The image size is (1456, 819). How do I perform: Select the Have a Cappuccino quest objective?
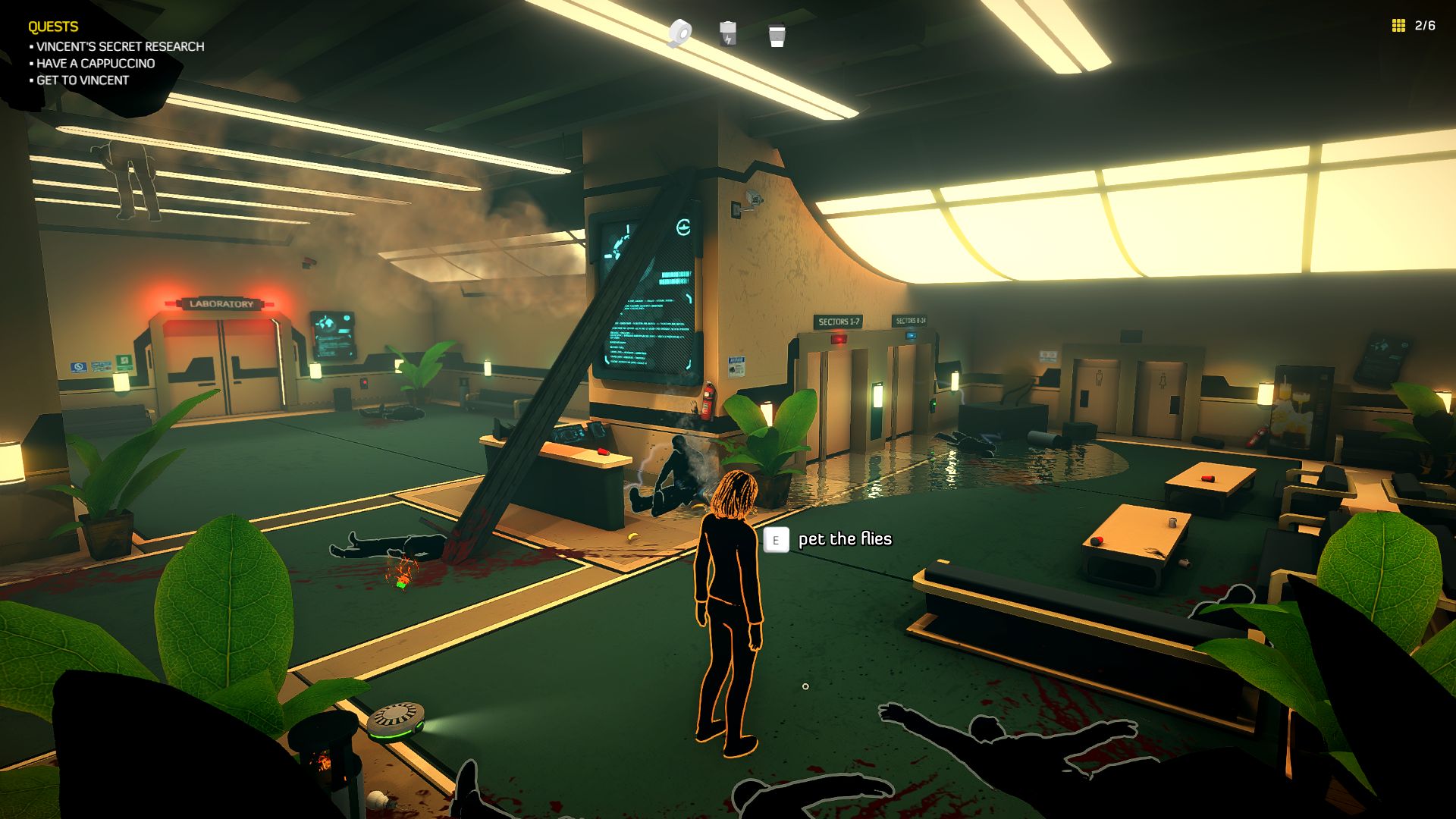coord(96,64)
